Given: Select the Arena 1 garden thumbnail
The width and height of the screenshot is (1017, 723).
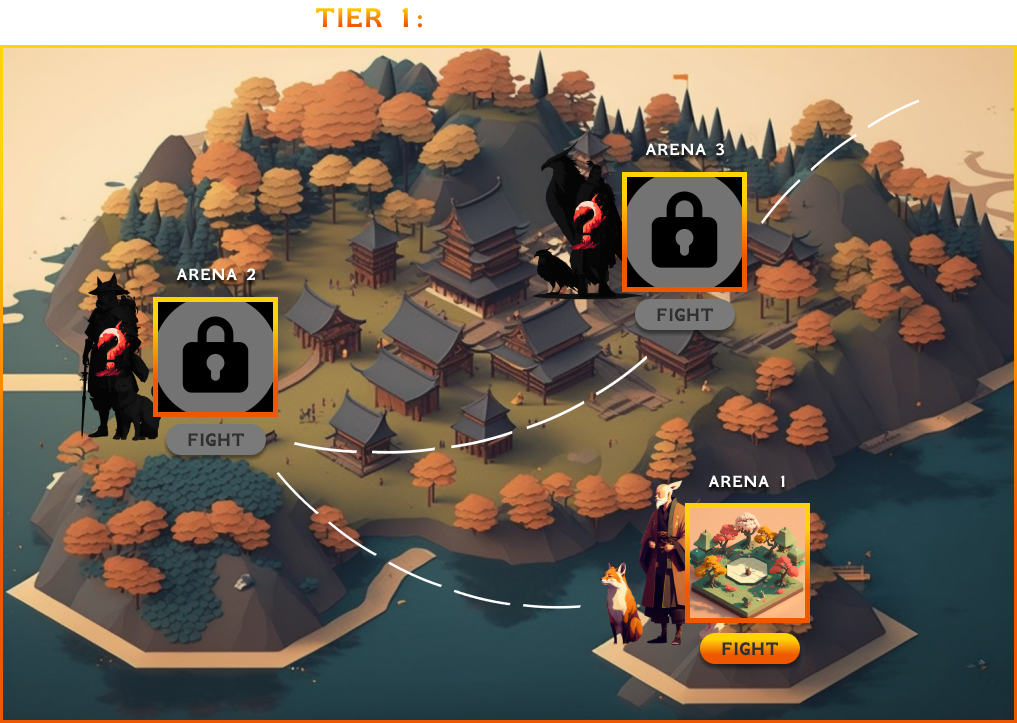Looking at the screenshot, I should 747,563.
